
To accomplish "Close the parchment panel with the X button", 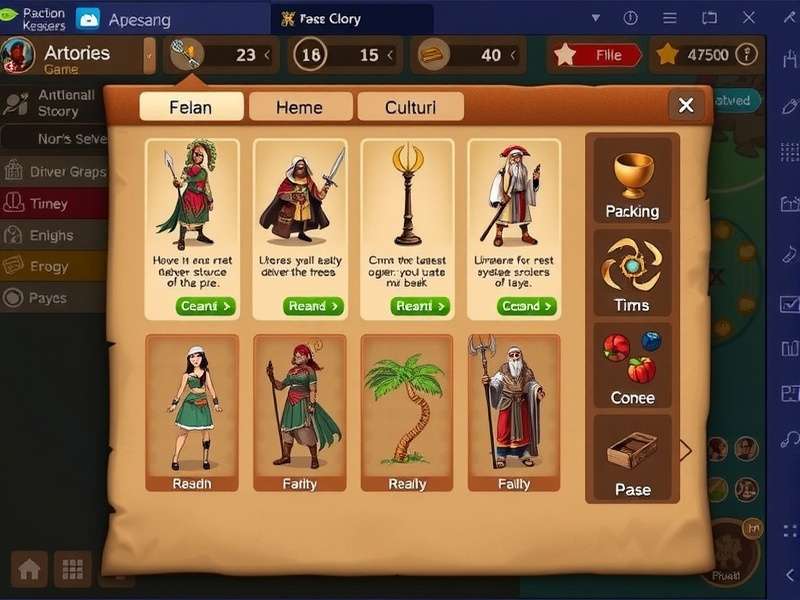I will [686, 105].
